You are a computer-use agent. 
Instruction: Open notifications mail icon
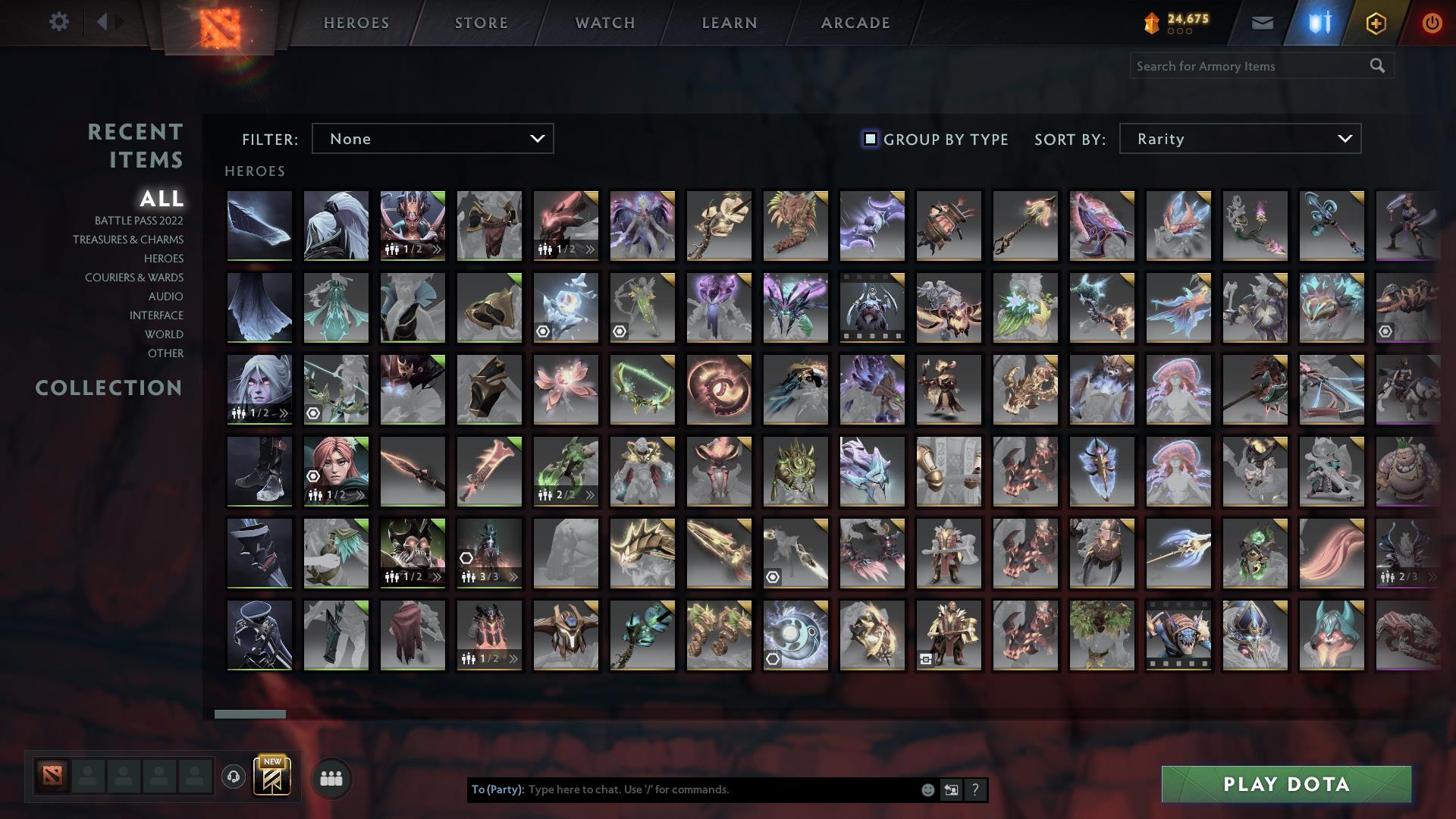(1263, 23)
